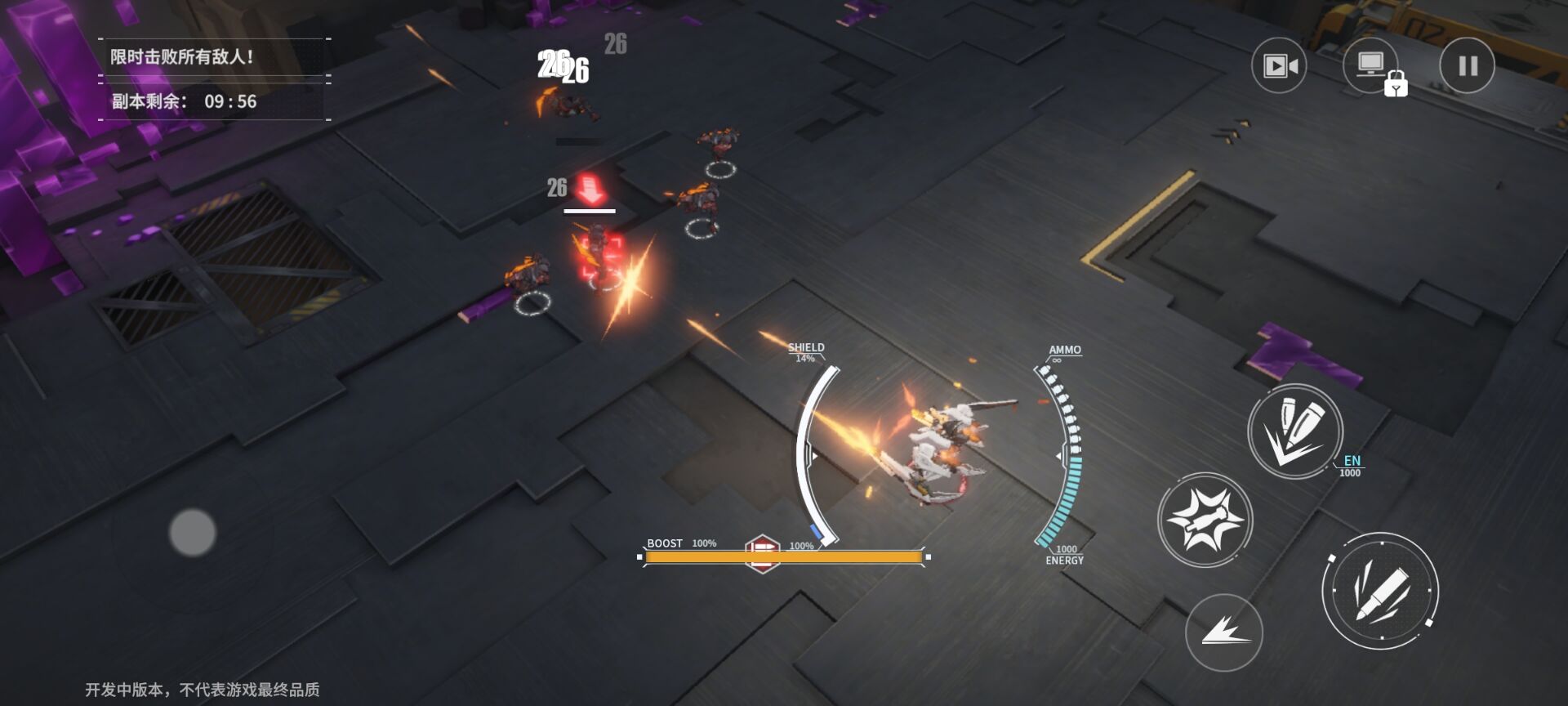Activate the twin-missile skill costing 1000 EN
Viewport: 1568px width, 706px height.
coord(1294,431)
